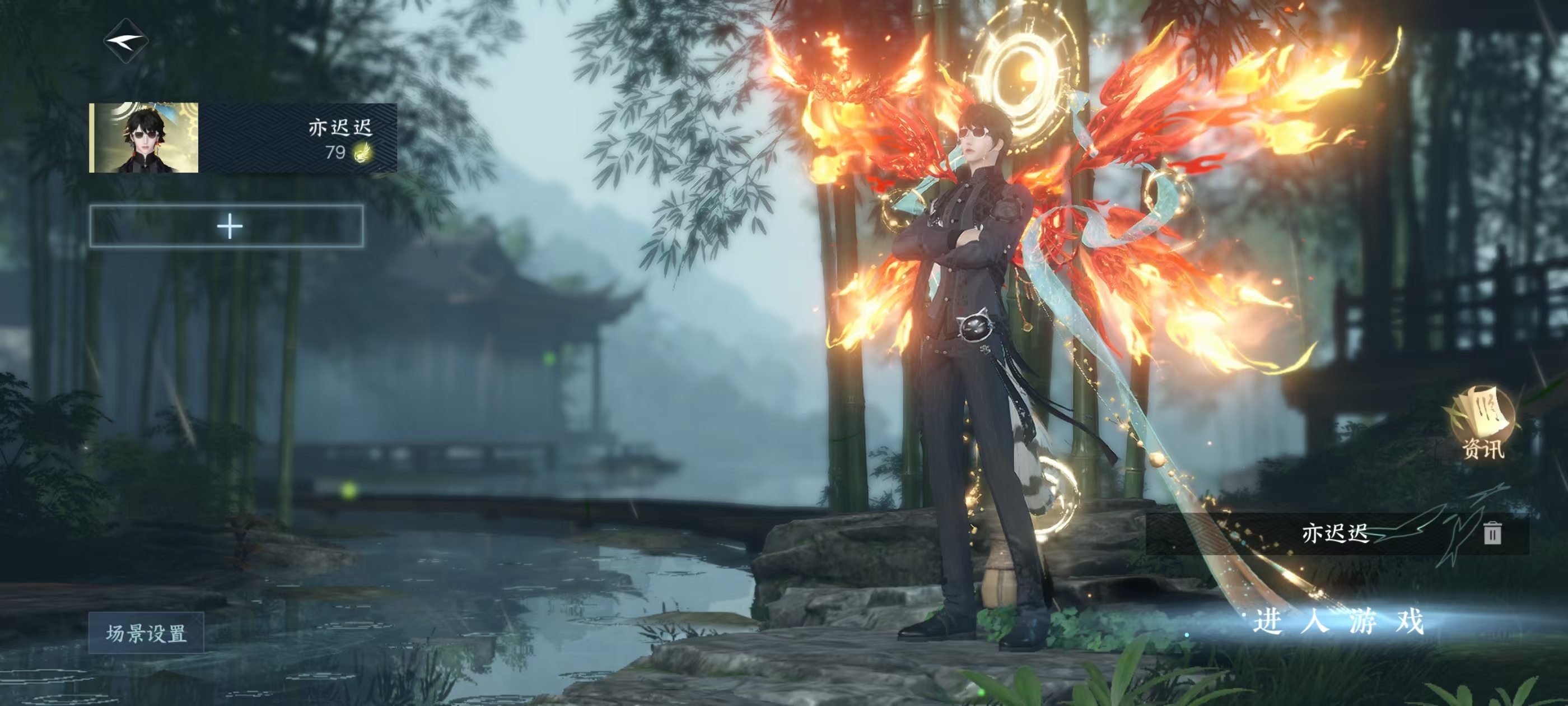Enter the game with 进入游戏
The height and width of the screenshot is (706, 1568).
1338,622
